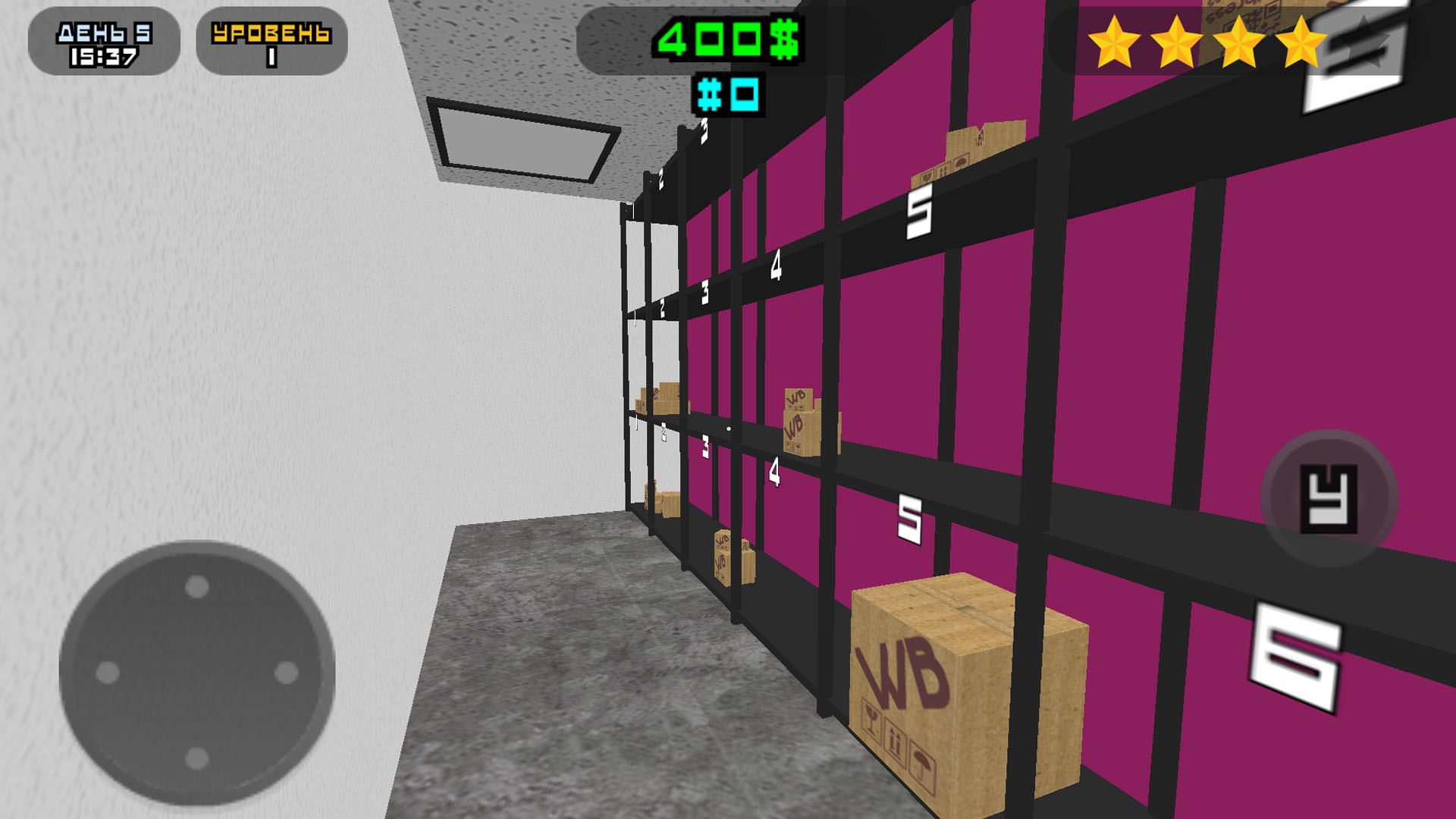Click the third gold star in the rating
The image size is (1456, 819).
click(x=1239, y=42)
